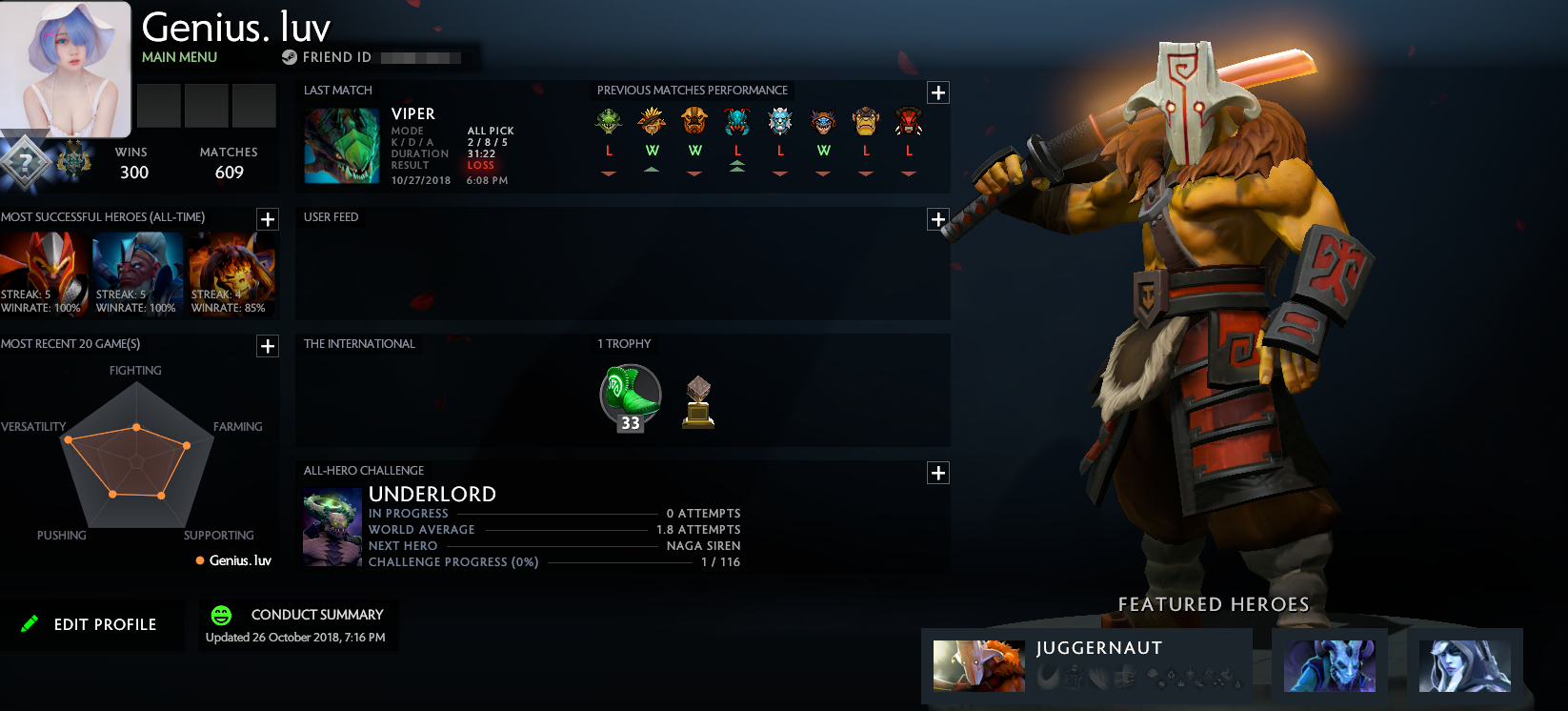The height and width of the screenshot is (711, 1568).
Task: Click the profile avatar picture
Action: [65, 65]
